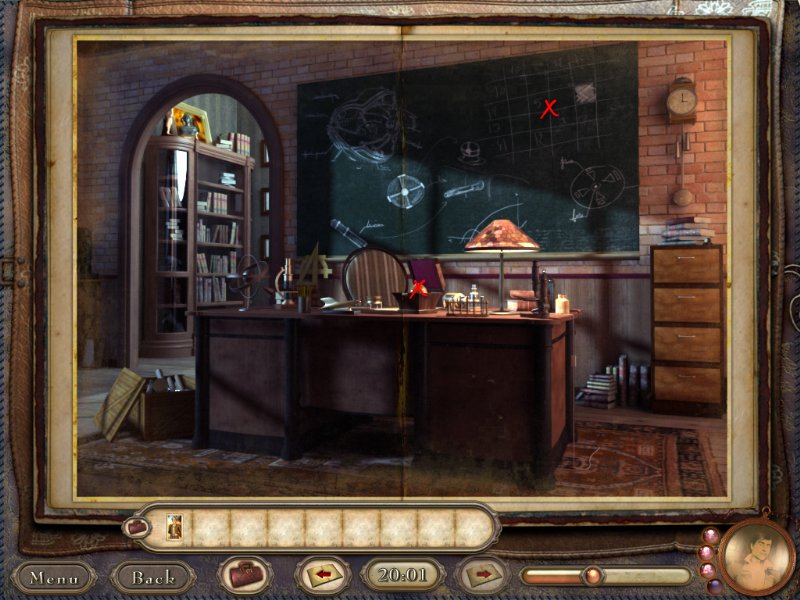The image size is (800, 600).
Task: Click the small bag icon beside inventory bar
Action: (x=135, y=526)
